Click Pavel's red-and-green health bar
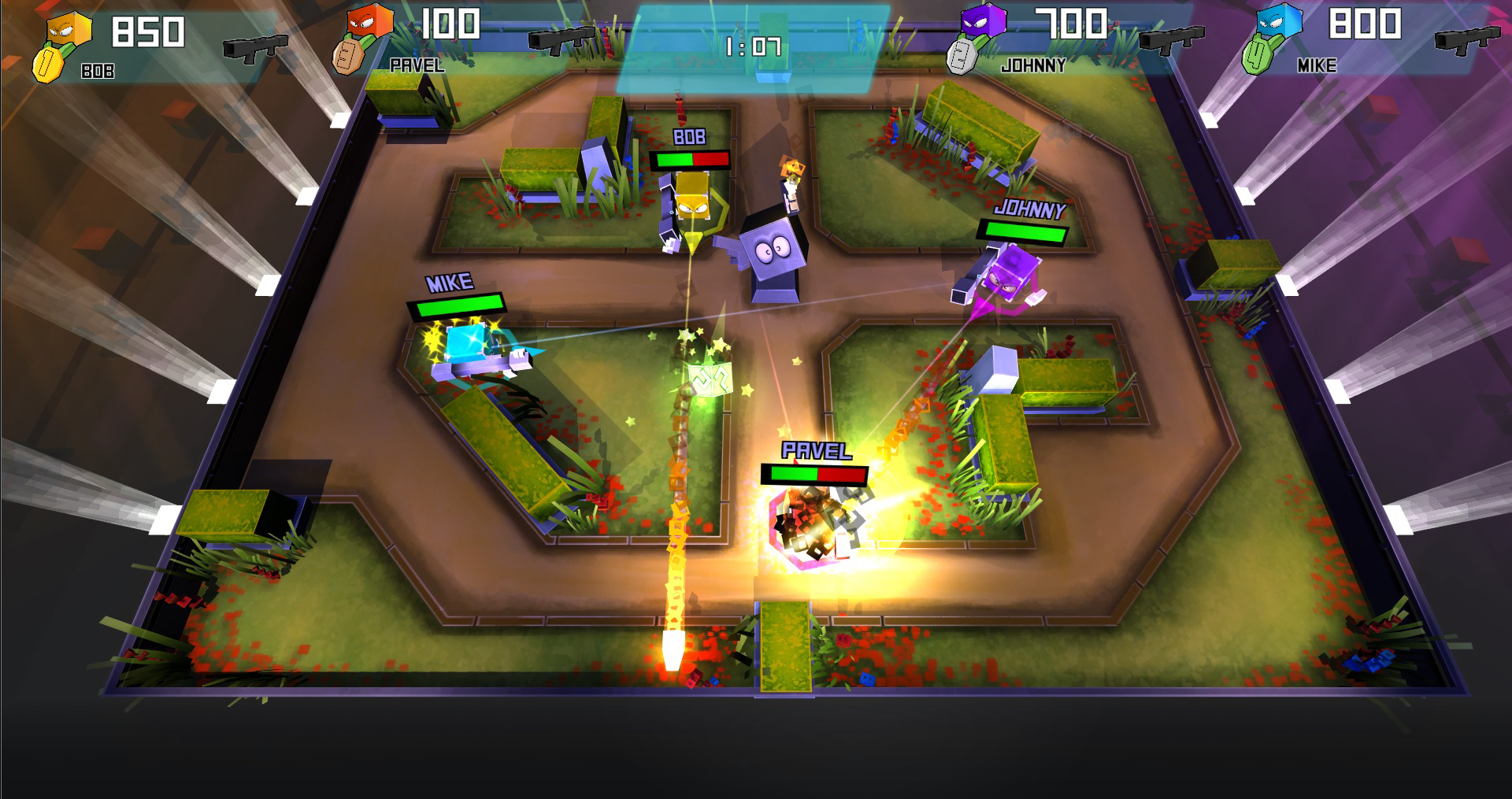The width and height of the screenshot is (1512, 799). point(814,475)
